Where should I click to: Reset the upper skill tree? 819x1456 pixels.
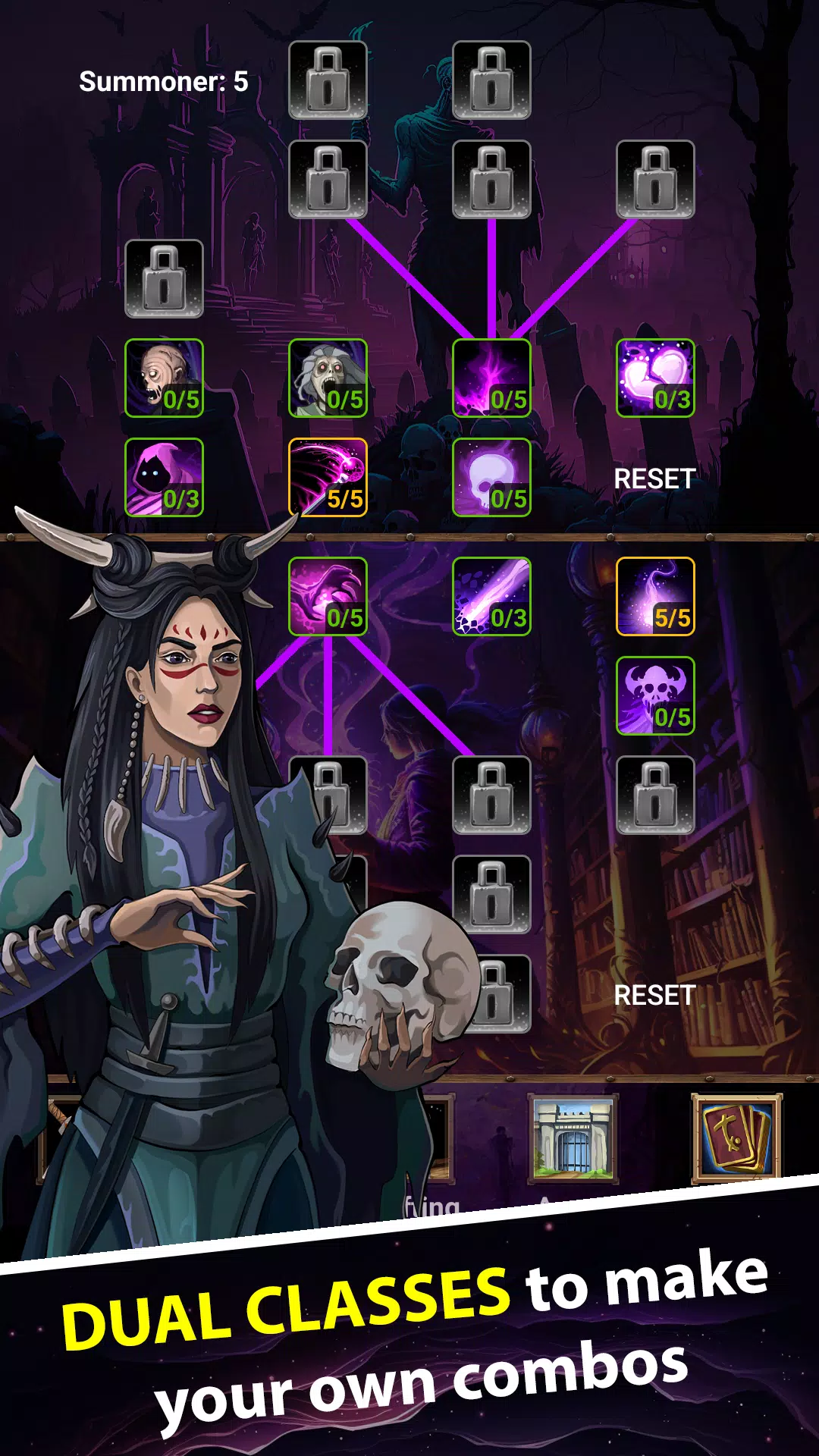click(x=654, y=479)
